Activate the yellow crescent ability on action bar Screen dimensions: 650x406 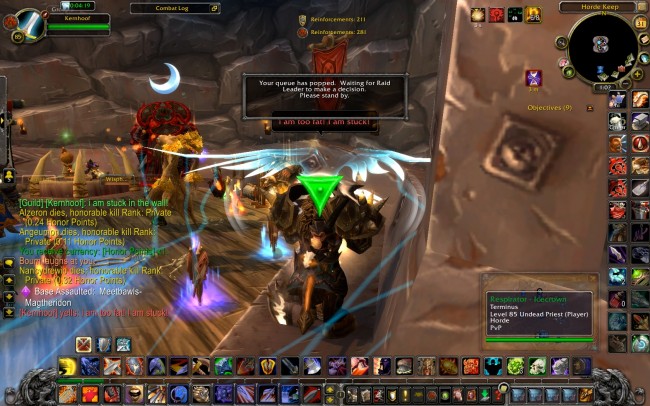click(x=67, y=366)
